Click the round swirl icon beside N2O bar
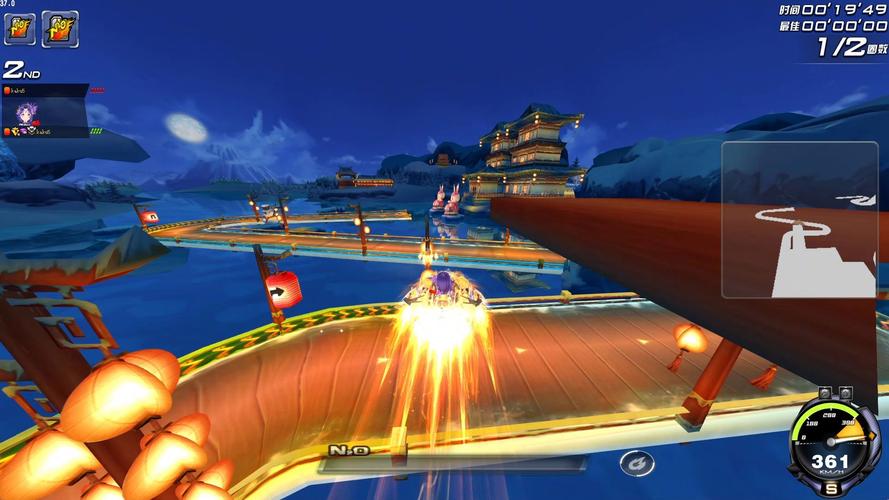The image size is (889, 500). (x=636, y=463)
